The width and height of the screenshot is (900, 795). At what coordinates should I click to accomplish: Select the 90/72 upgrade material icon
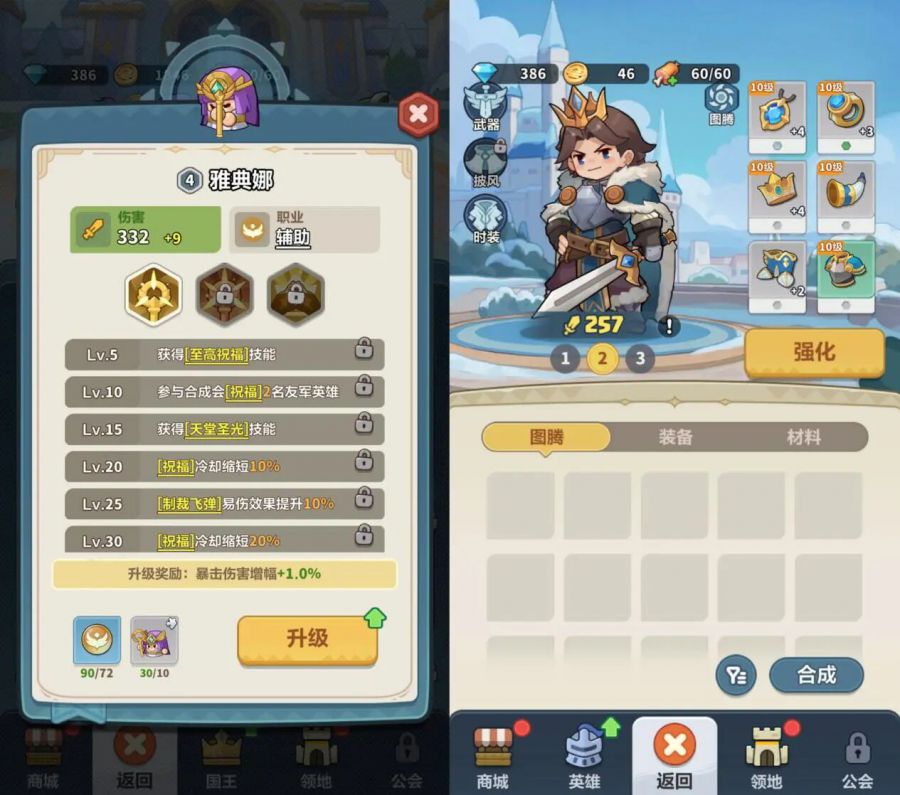coord(97,641)
